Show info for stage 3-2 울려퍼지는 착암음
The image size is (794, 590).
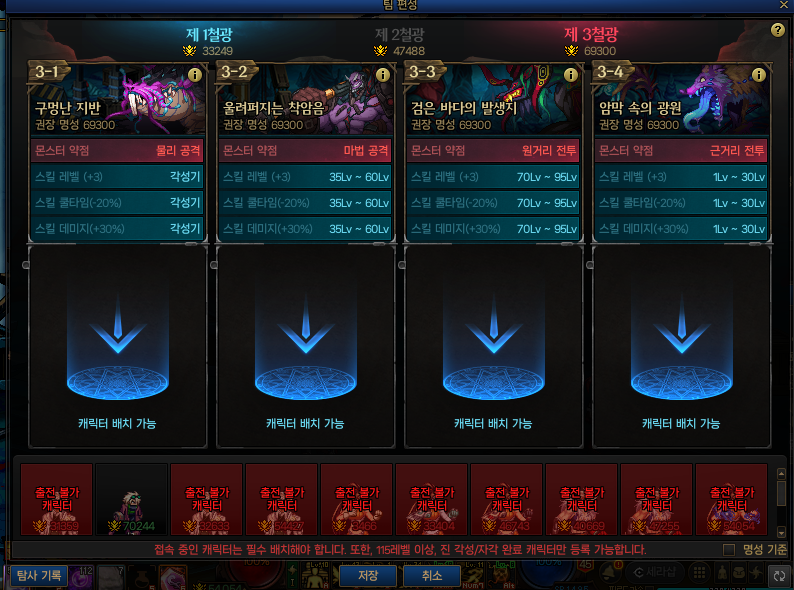point(383,75)
